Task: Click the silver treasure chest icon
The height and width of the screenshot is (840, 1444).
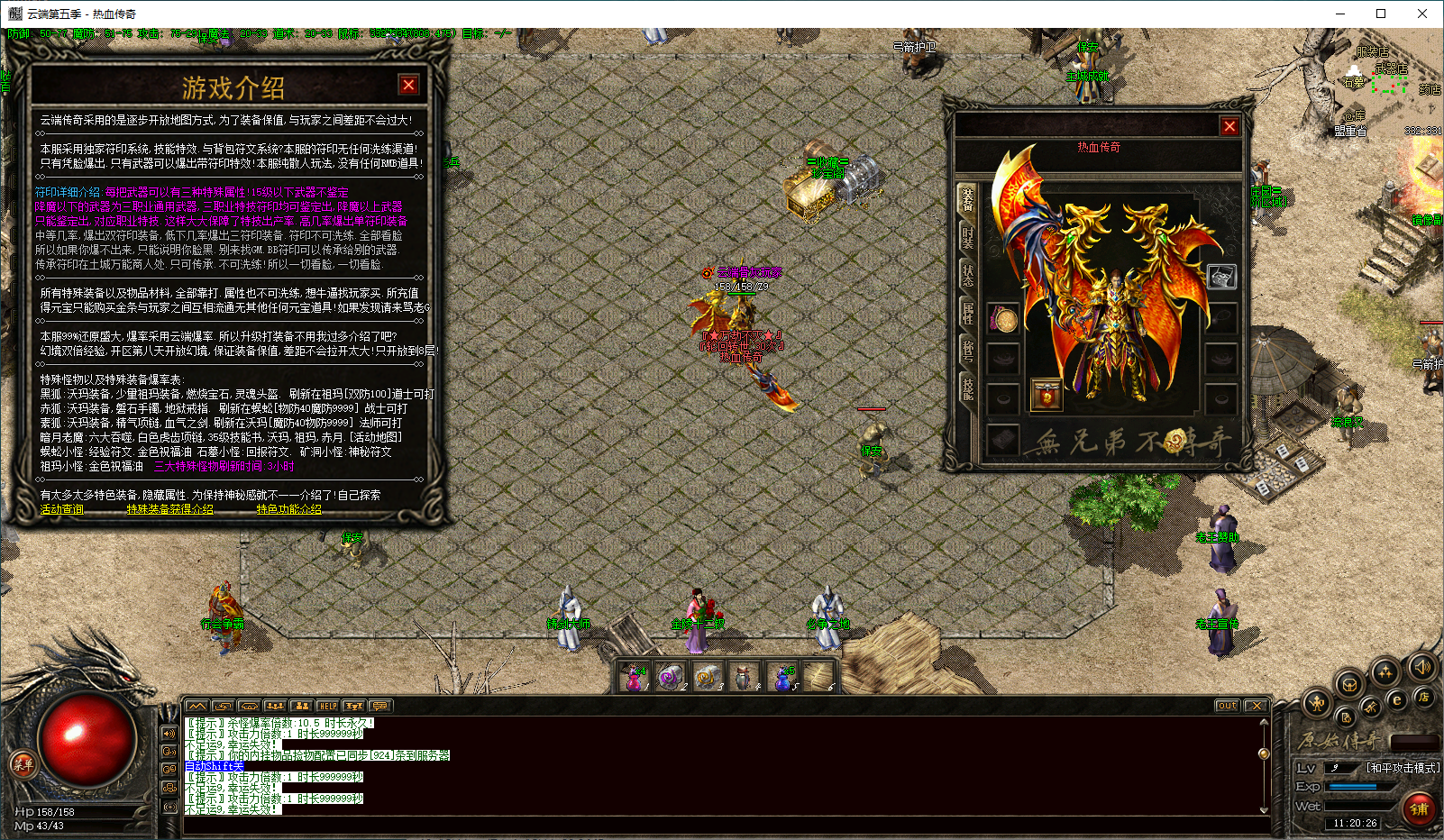Action: pyautogui.click(x=1221, y=277)
